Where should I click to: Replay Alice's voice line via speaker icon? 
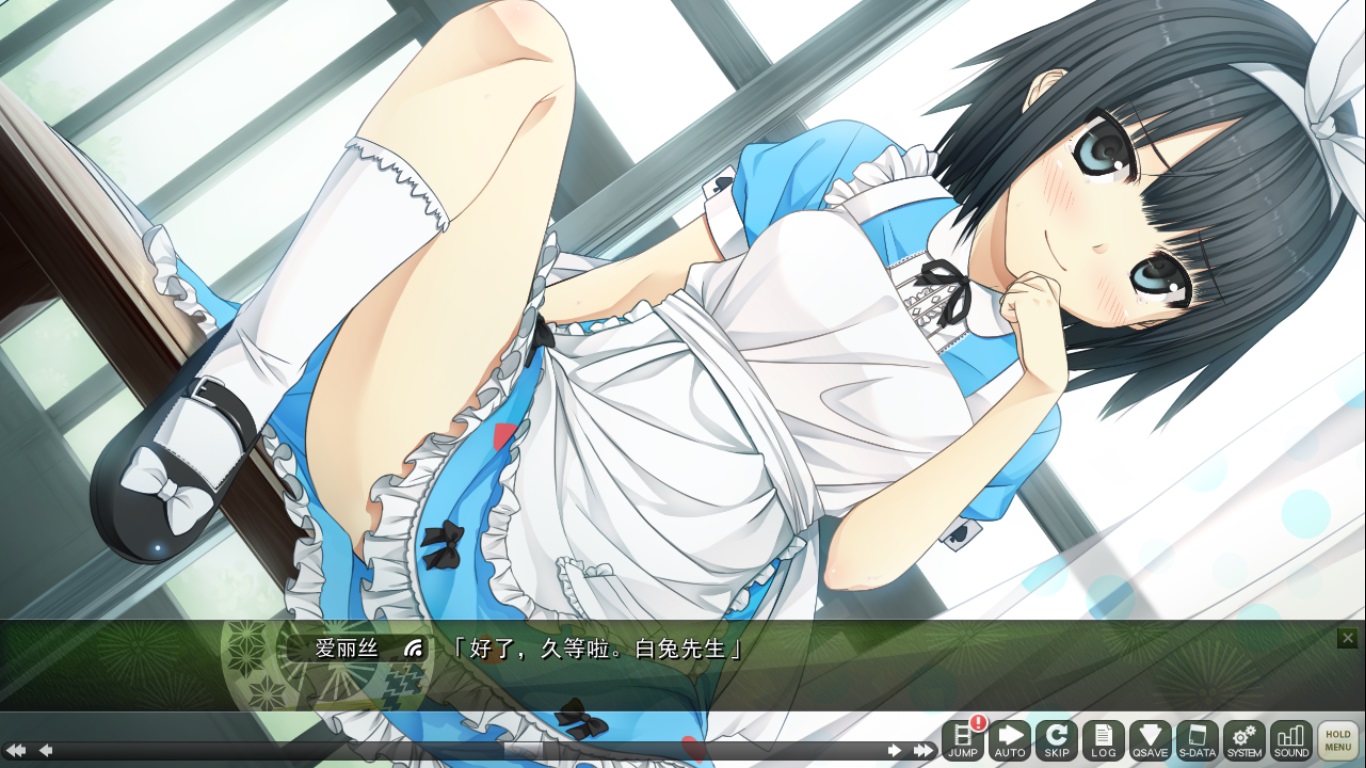pos(412,648)
